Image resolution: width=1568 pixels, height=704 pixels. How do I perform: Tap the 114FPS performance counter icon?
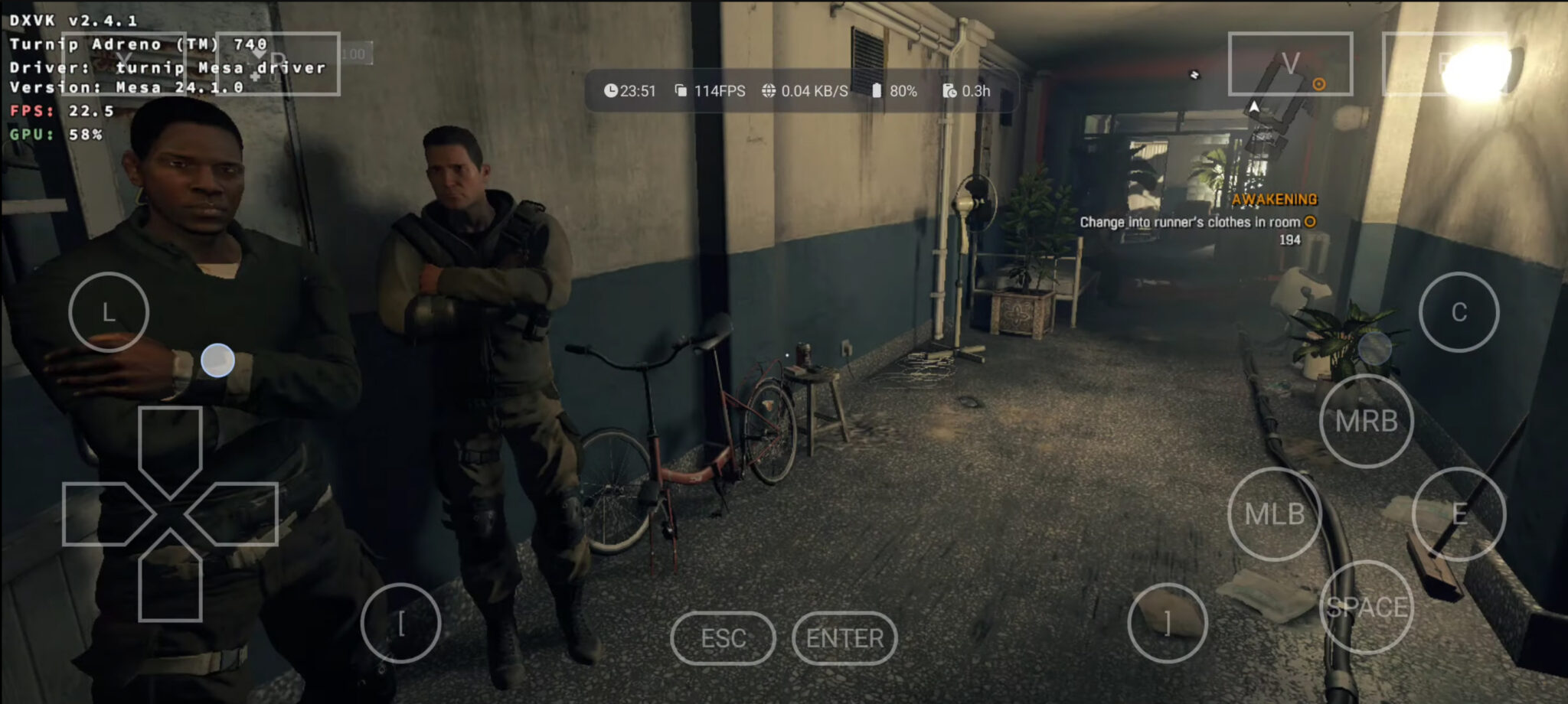(x=680, y=90)
